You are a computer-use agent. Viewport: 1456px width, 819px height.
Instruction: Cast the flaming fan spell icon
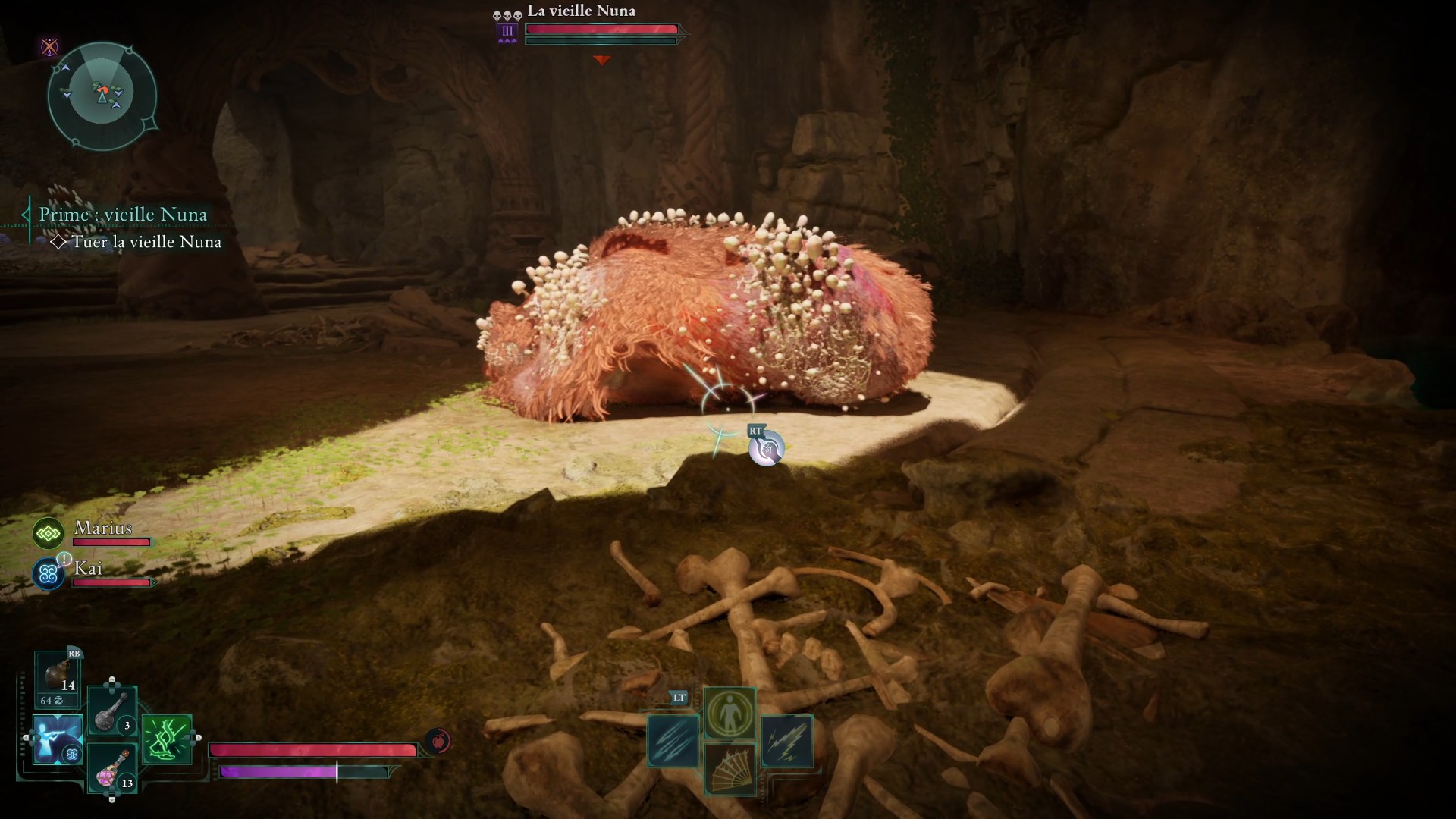730,769
